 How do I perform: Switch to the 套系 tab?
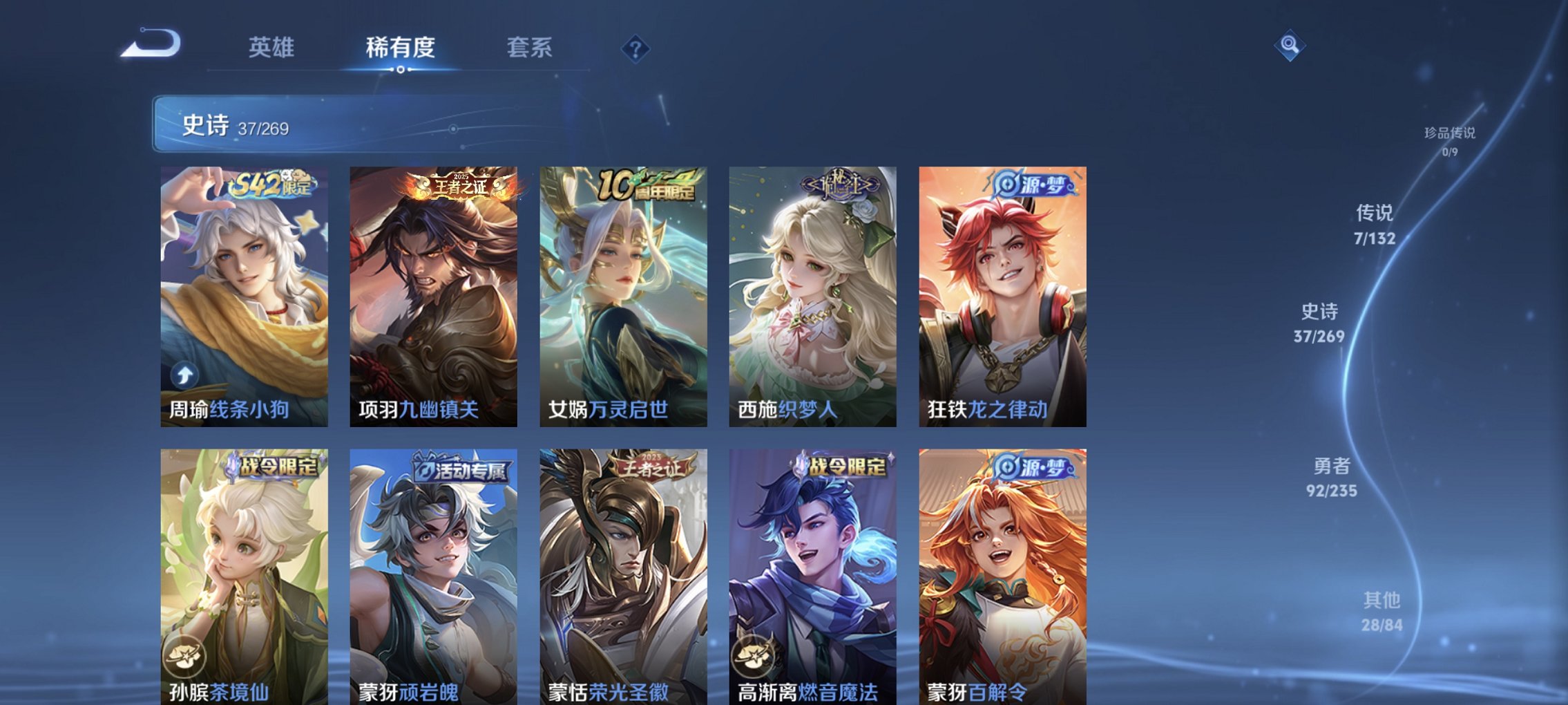point(530,48)
